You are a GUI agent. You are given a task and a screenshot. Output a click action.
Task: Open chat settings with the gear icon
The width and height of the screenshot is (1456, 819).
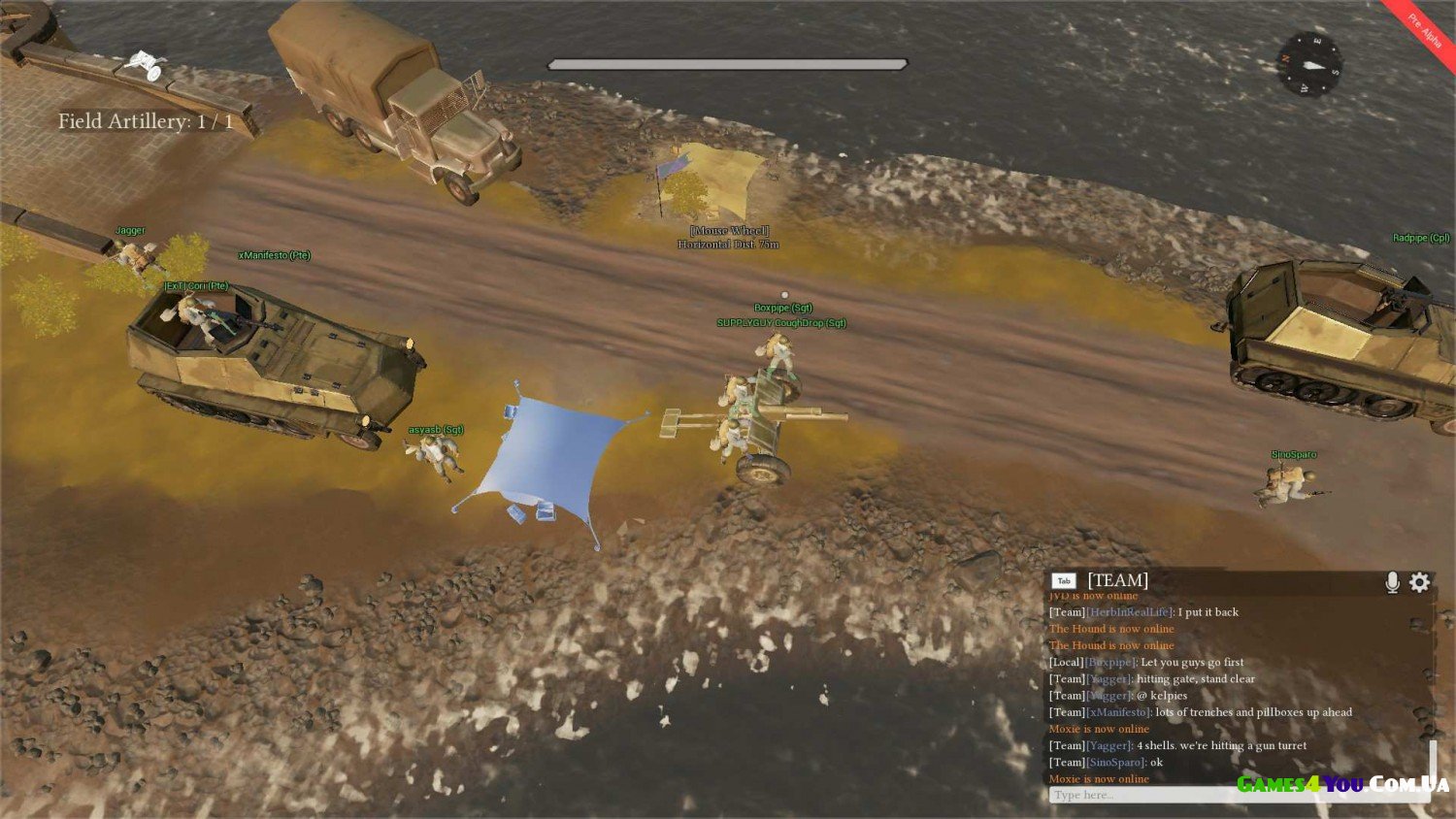(1420, 581)
